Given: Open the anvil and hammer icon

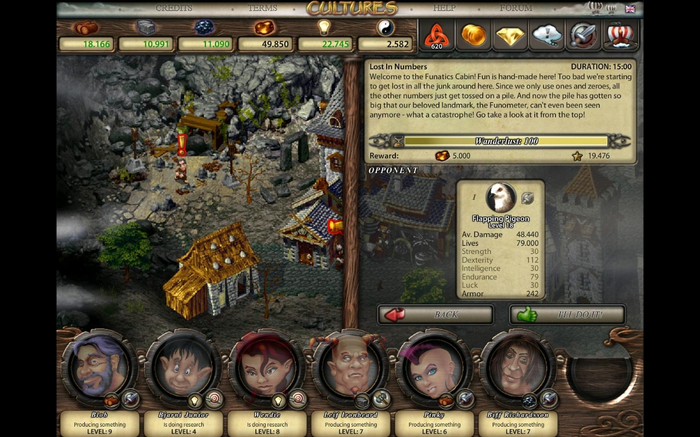Looking at the screenshot, I should click(584, 36).
